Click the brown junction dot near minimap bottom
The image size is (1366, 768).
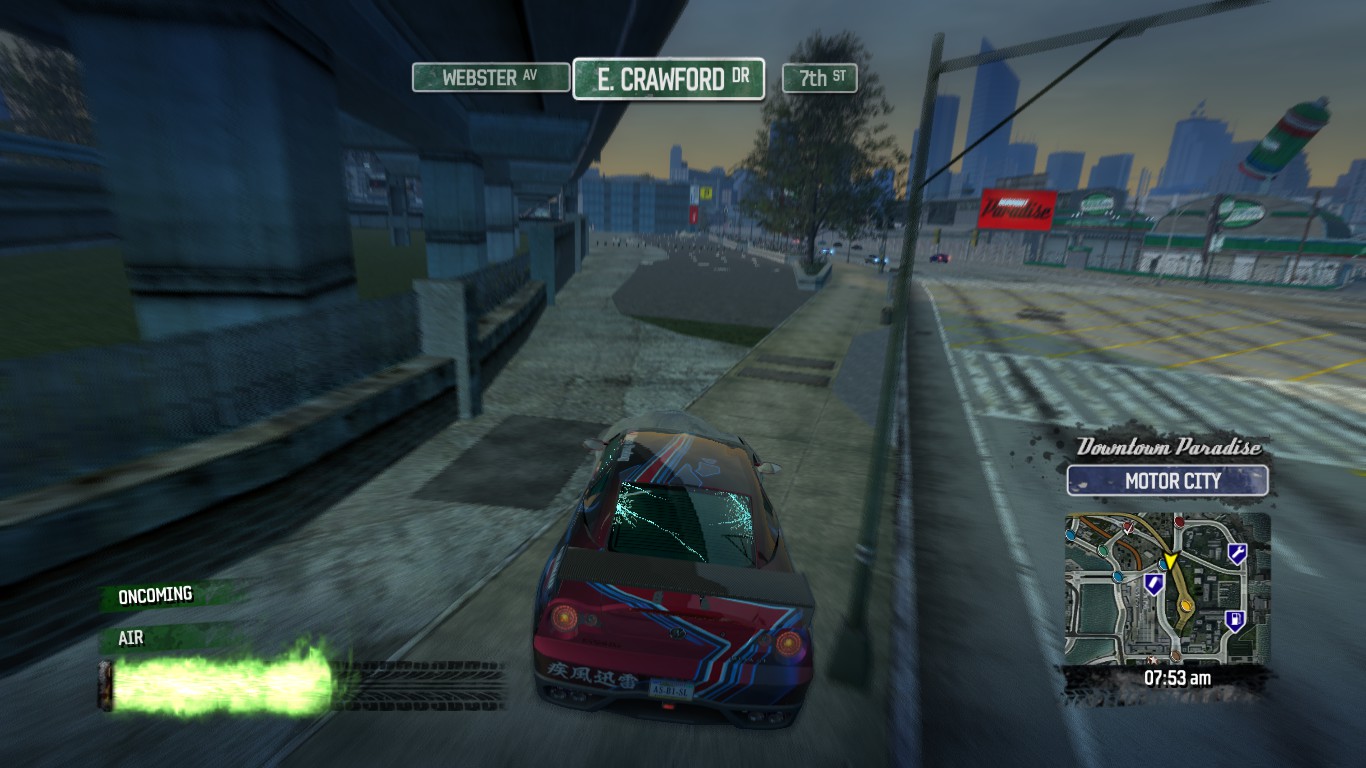pos(1175,656)
